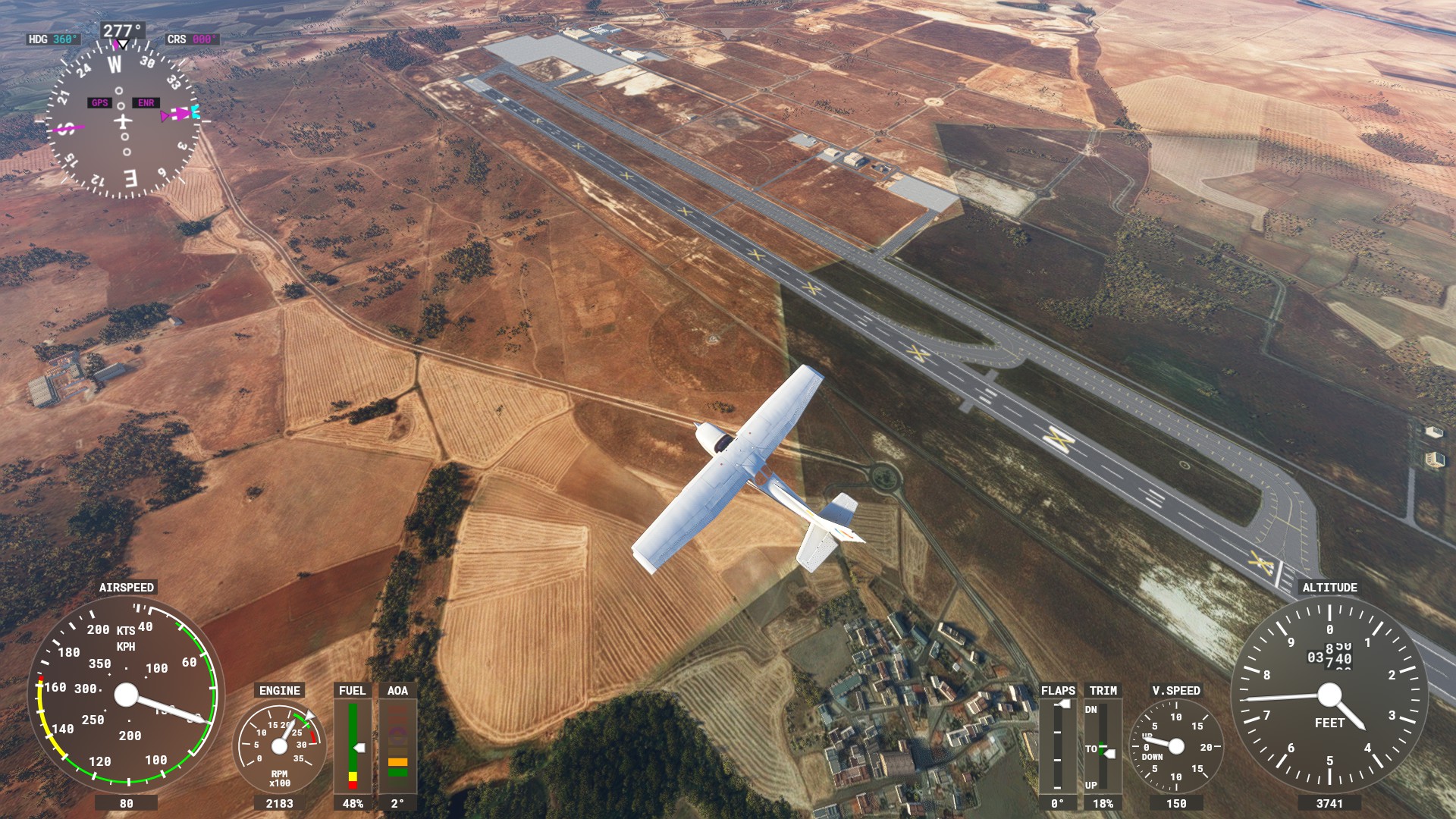Click the AOA indicator panel
Viewport: 1456px width, 819px height.
click(x=397, y=746)
